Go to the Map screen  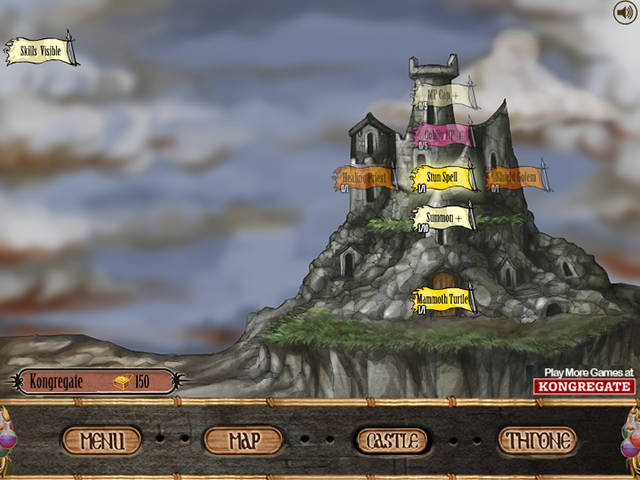243,440
